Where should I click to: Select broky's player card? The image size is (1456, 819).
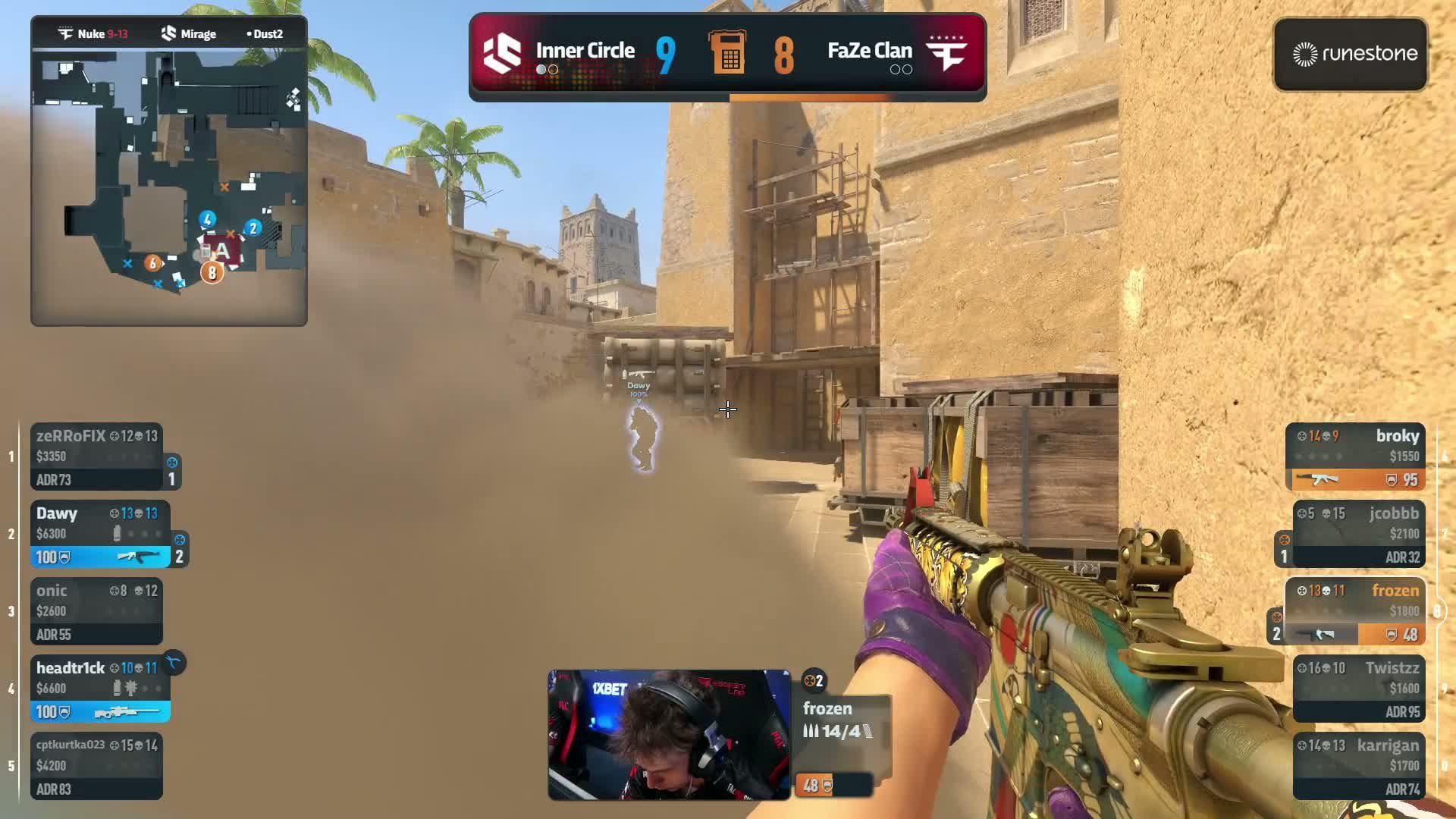[x=1355, y=457]
